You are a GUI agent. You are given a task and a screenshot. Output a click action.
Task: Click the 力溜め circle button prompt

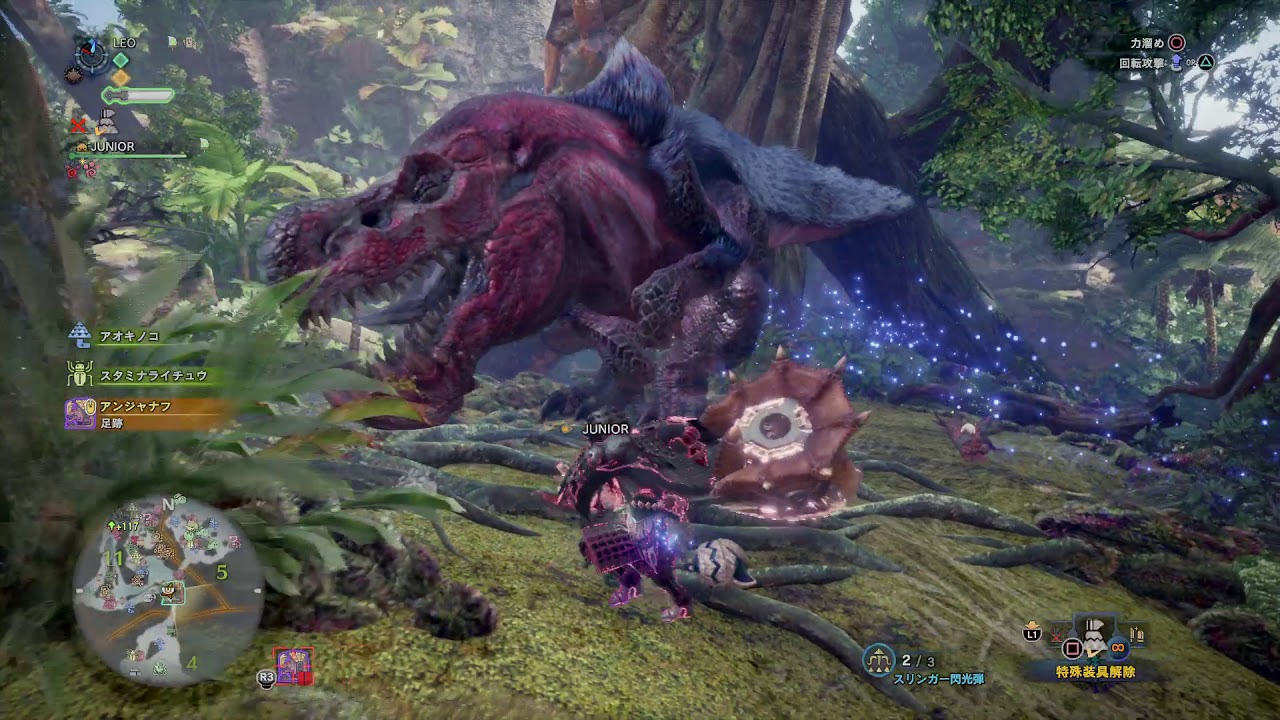pyautogui.click(x=1175, y=44)
